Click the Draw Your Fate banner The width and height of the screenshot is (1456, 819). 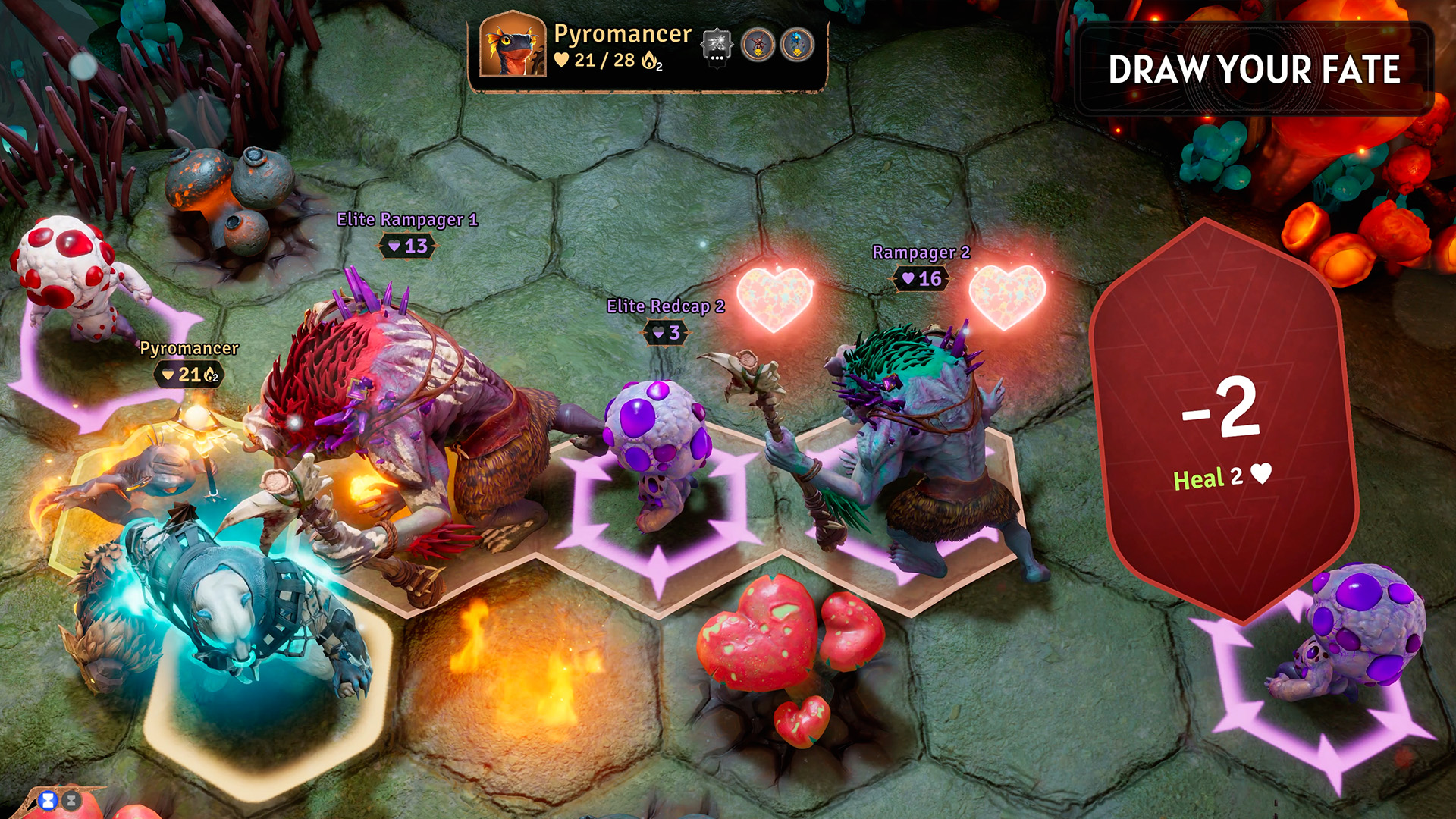pos(1254,70)
